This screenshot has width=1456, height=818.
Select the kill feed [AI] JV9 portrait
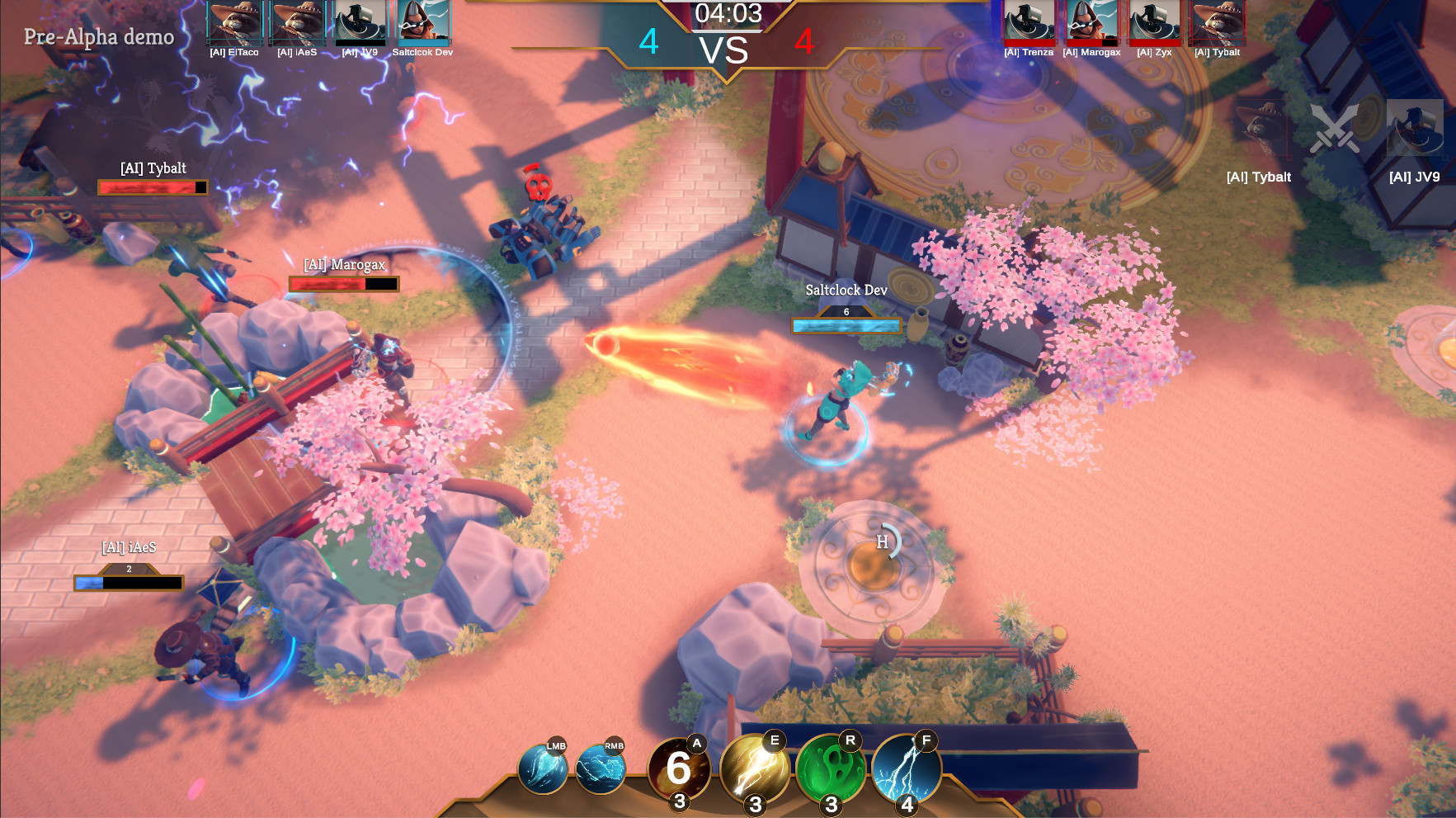coord(1414,129)
